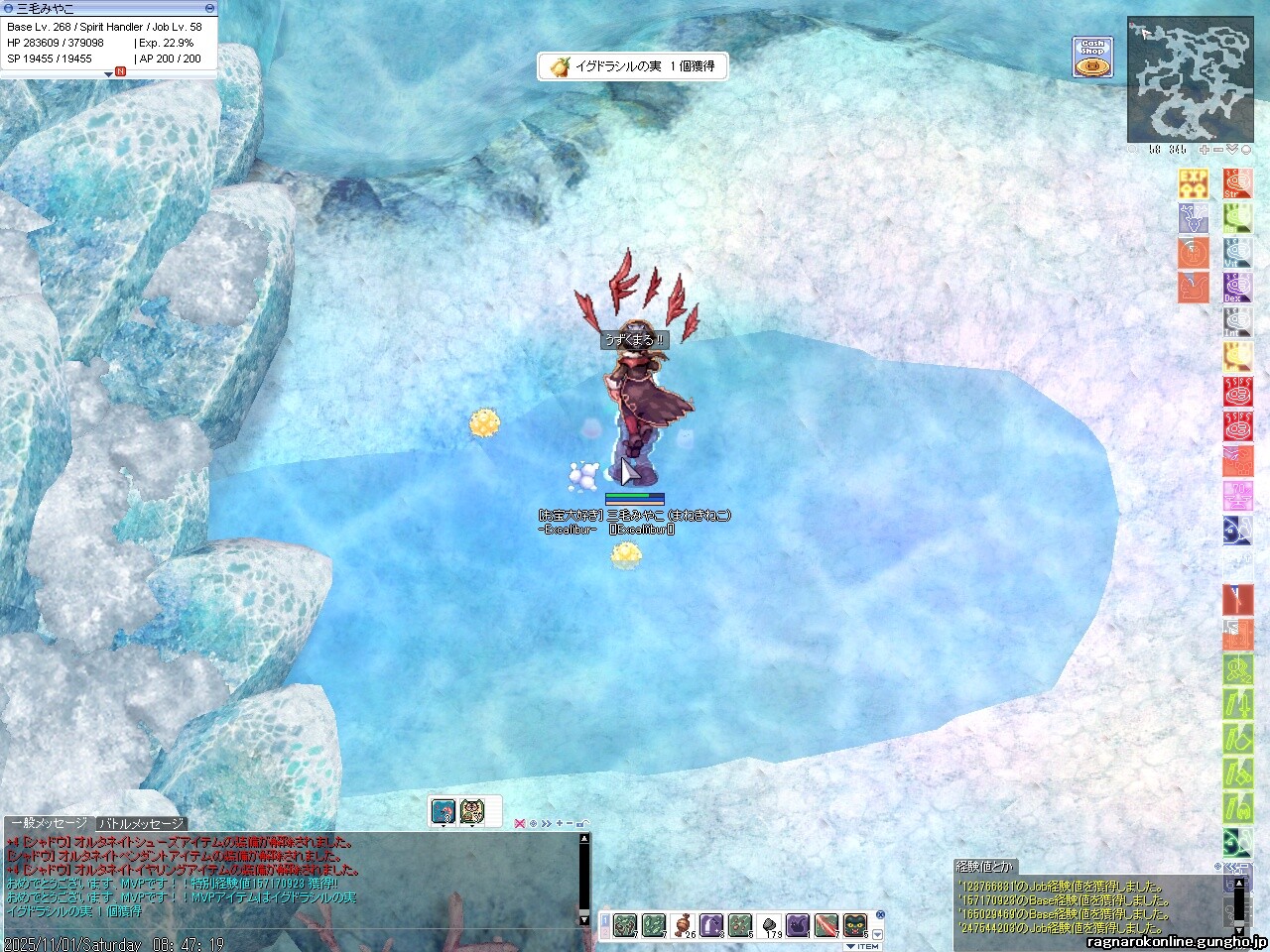Click the reindeer status buff icon
The width and height of the screenshot is (1270, 952).
(1194, 218)
